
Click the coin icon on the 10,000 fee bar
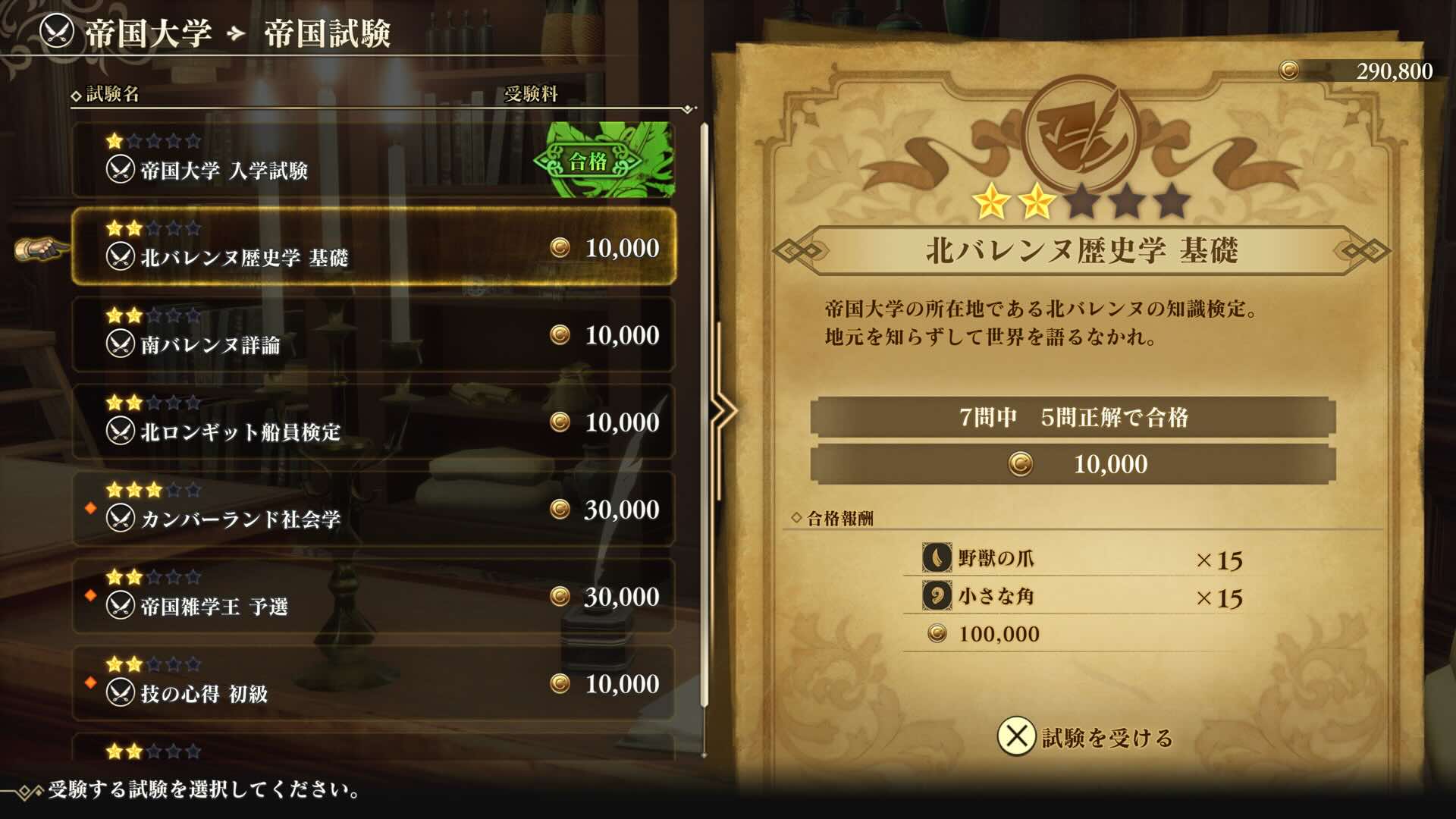tap(1020, 465)
